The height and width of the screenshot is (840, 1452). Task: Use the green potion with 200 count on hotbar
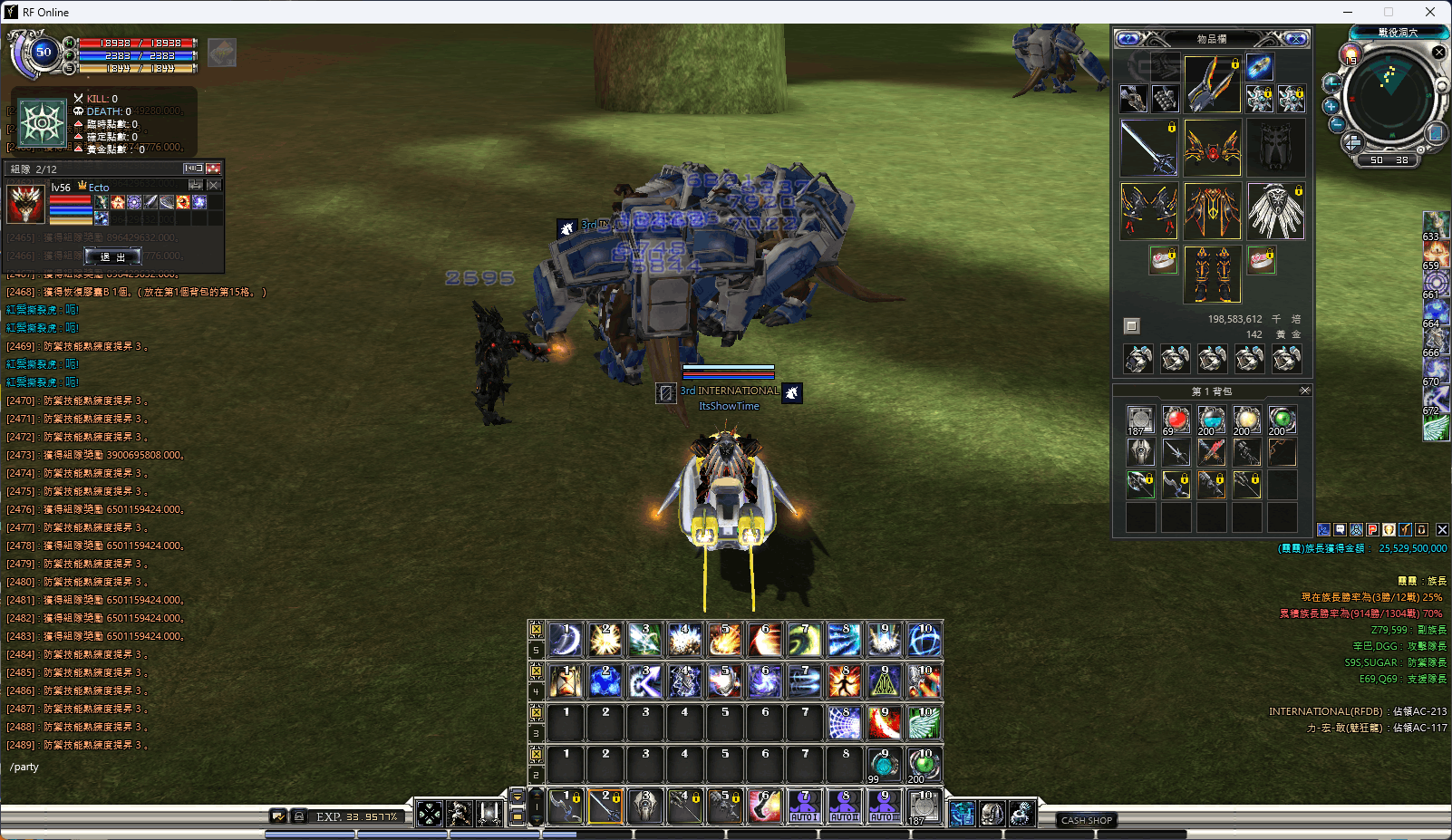[x=924, y=765]
